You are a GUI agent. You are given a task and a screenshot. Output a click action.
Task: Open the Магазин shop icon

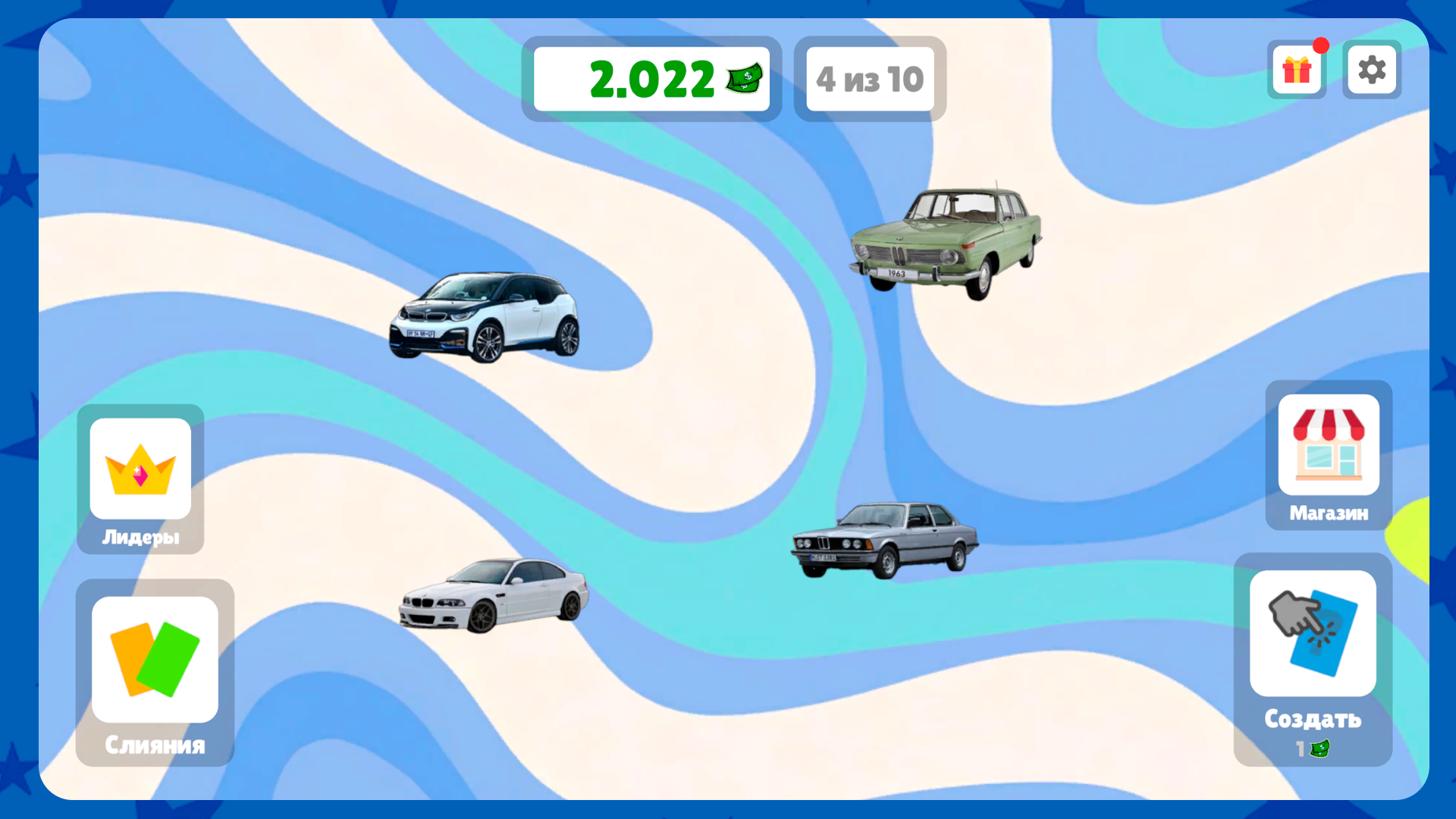1328,444
